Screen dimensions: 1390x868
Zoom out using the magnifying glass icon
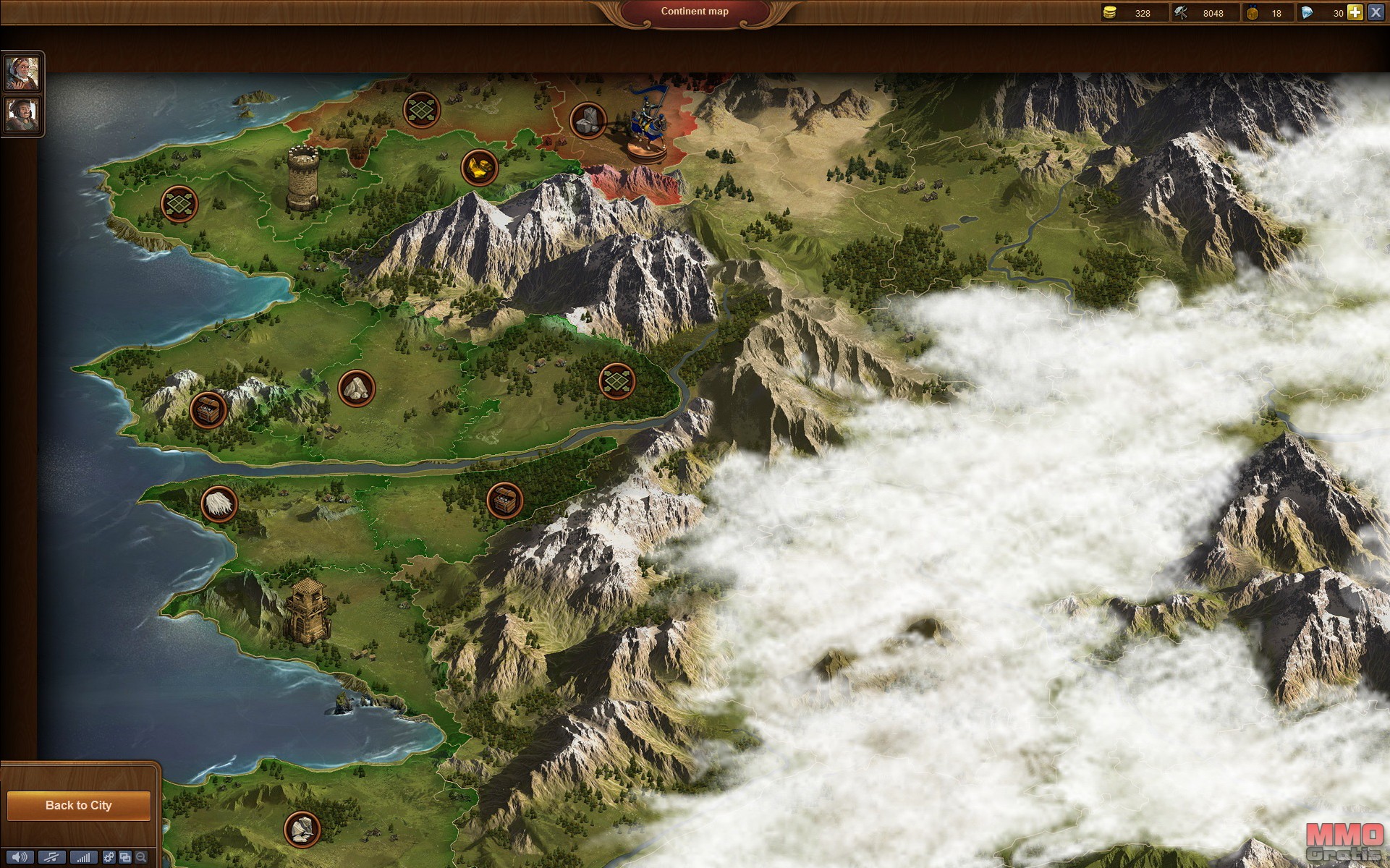[141, 857]
